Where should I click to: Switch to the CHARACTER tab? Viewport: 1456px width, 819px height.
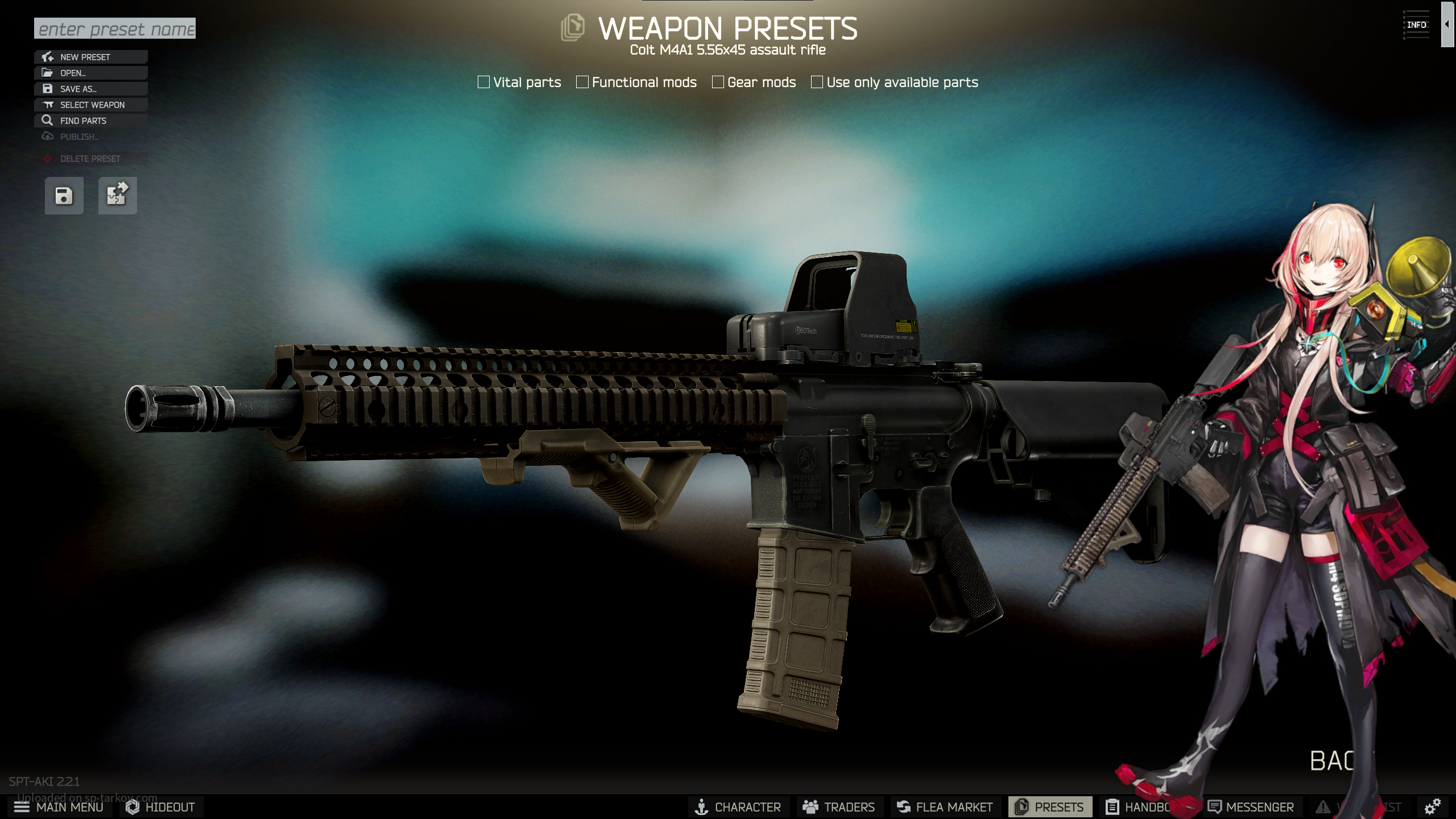738,807
